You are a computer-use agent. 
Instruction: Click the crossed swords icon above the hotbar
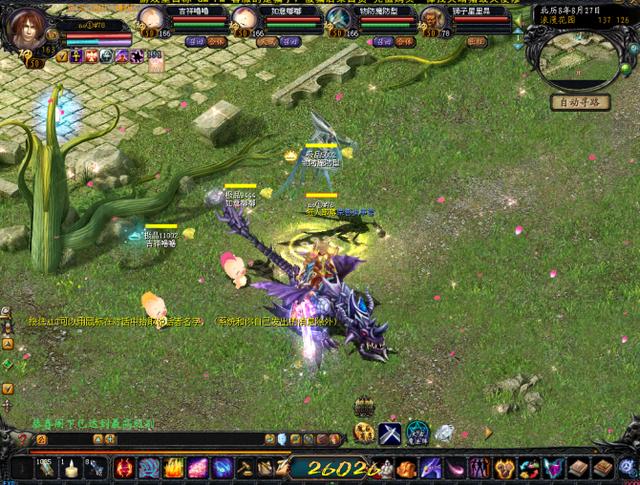389,432
